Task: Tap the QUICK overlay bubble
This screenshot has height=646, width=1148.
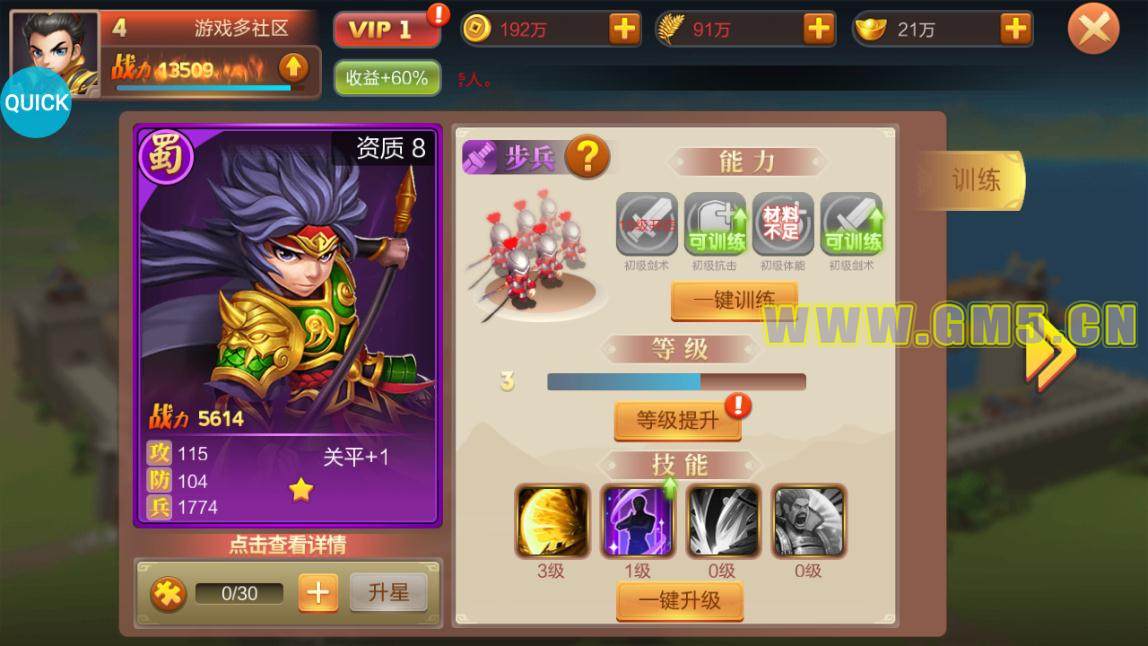Action: tap(36, 102)
